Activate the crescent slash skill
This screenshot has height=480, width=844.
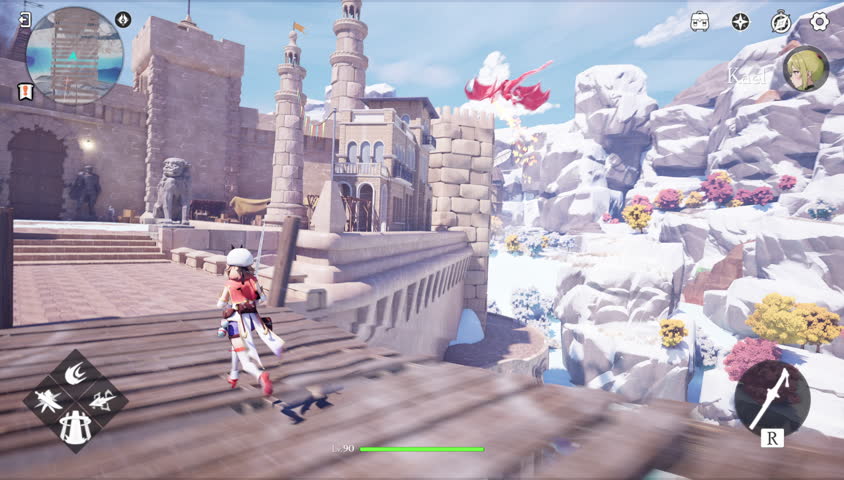pyautogui.click(x=75, y=375)
